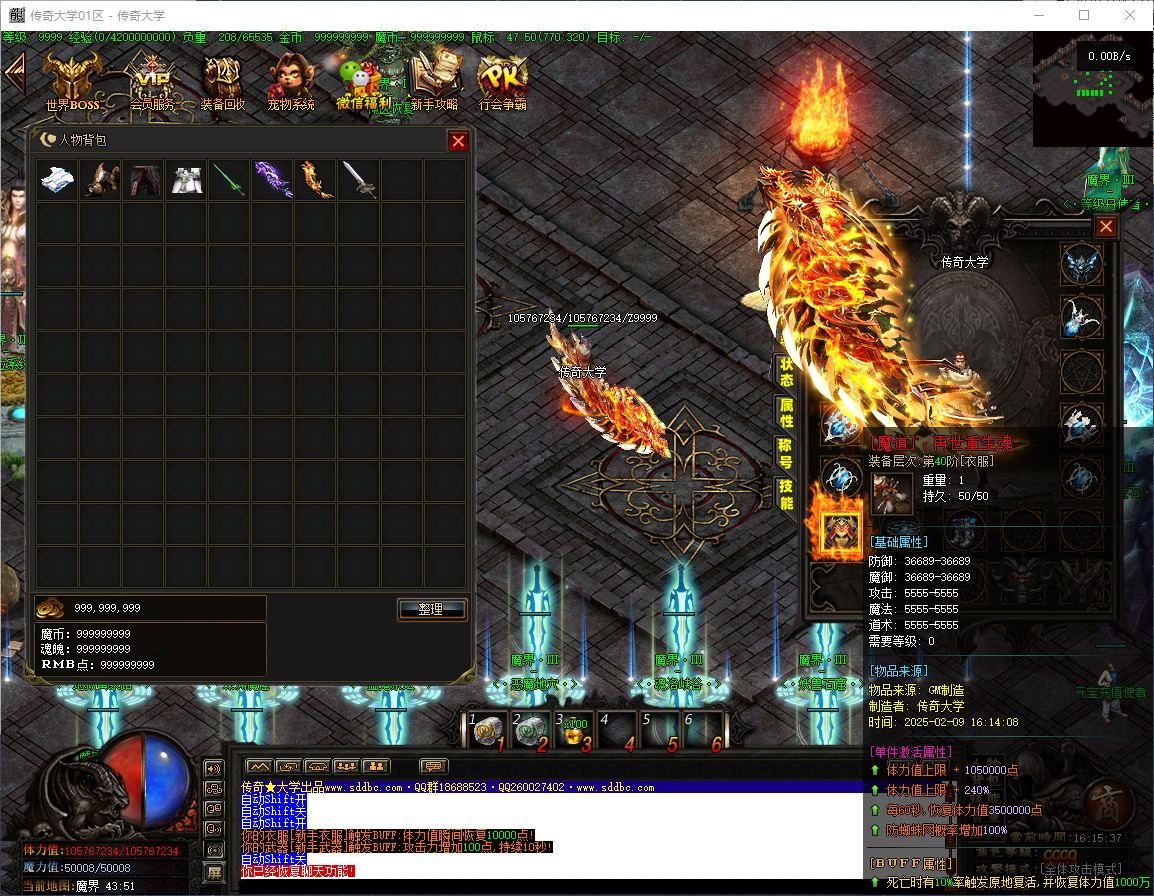Toggle the sound speaker button

pos(213,769)
